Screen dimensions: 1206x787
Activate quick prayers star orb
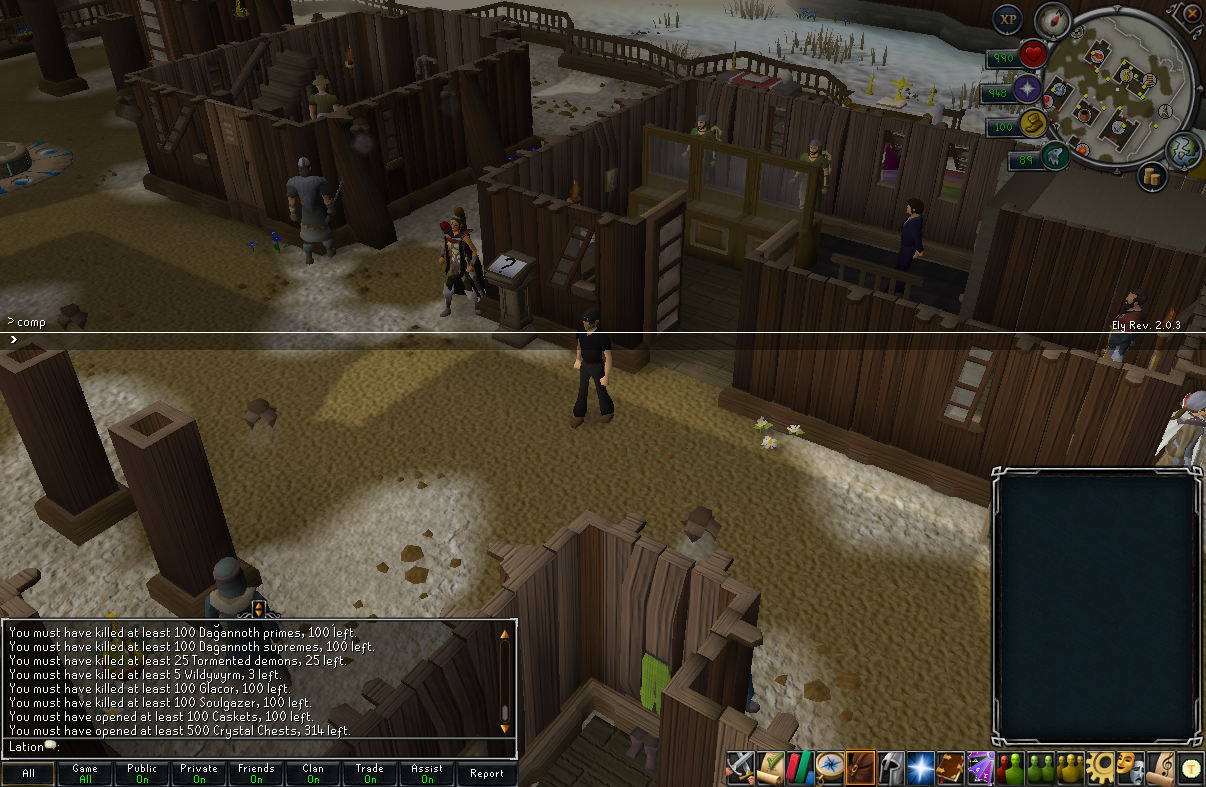[1028, 90]
